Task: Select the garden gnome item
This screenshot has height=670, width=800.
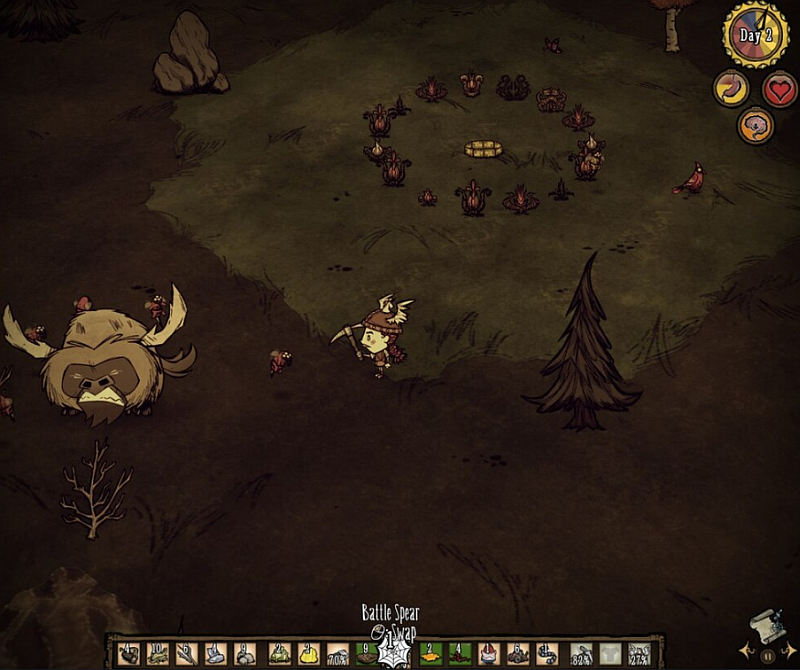Action: tap(488, 655)
